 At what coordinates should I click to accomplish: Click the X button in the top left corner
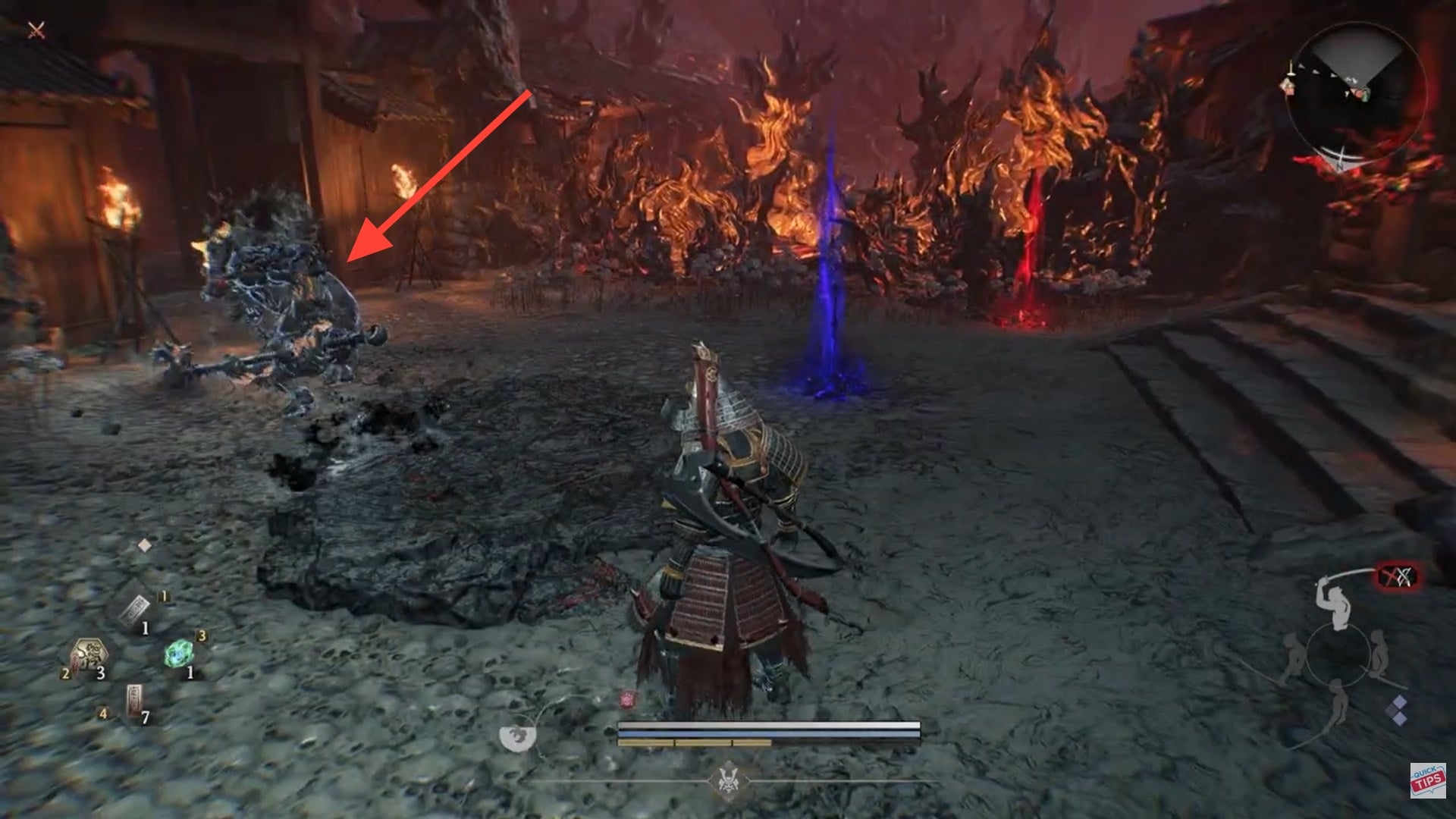pos(36,30)
